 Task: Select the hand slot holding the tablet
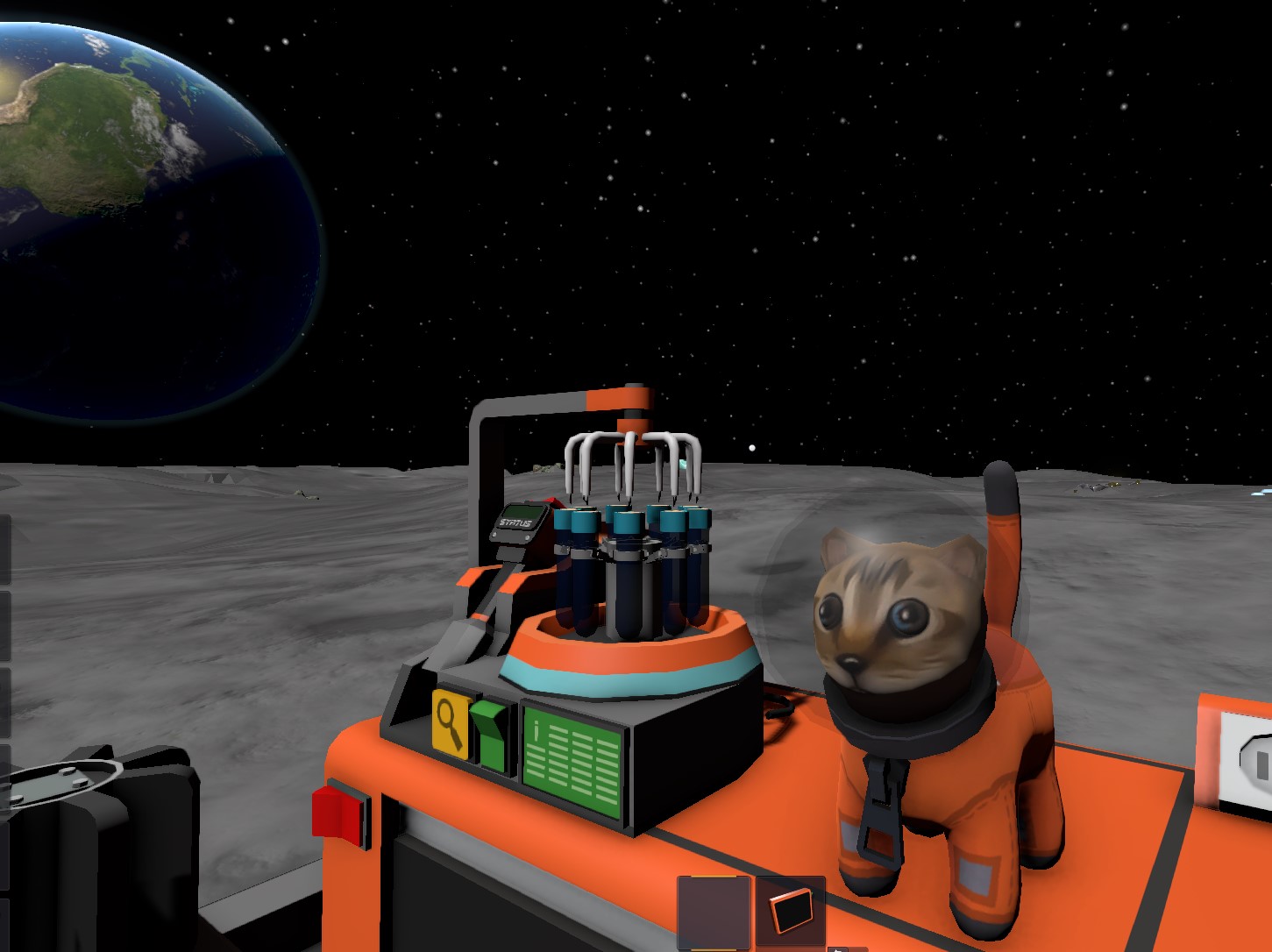[x=790, y=911]
